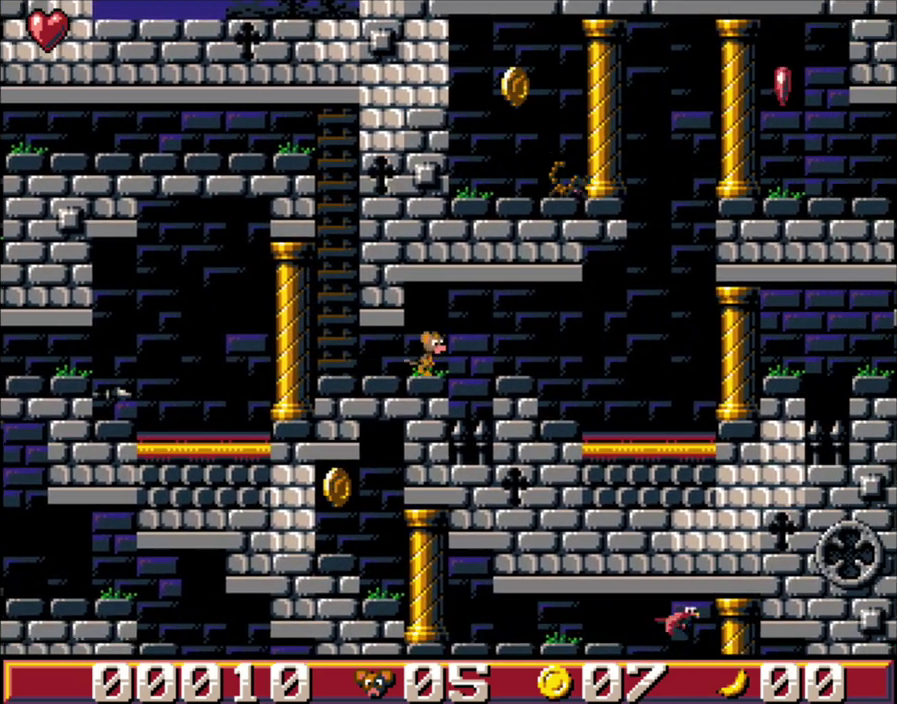Click the gold coin counter icon

(x=553, y=682)
